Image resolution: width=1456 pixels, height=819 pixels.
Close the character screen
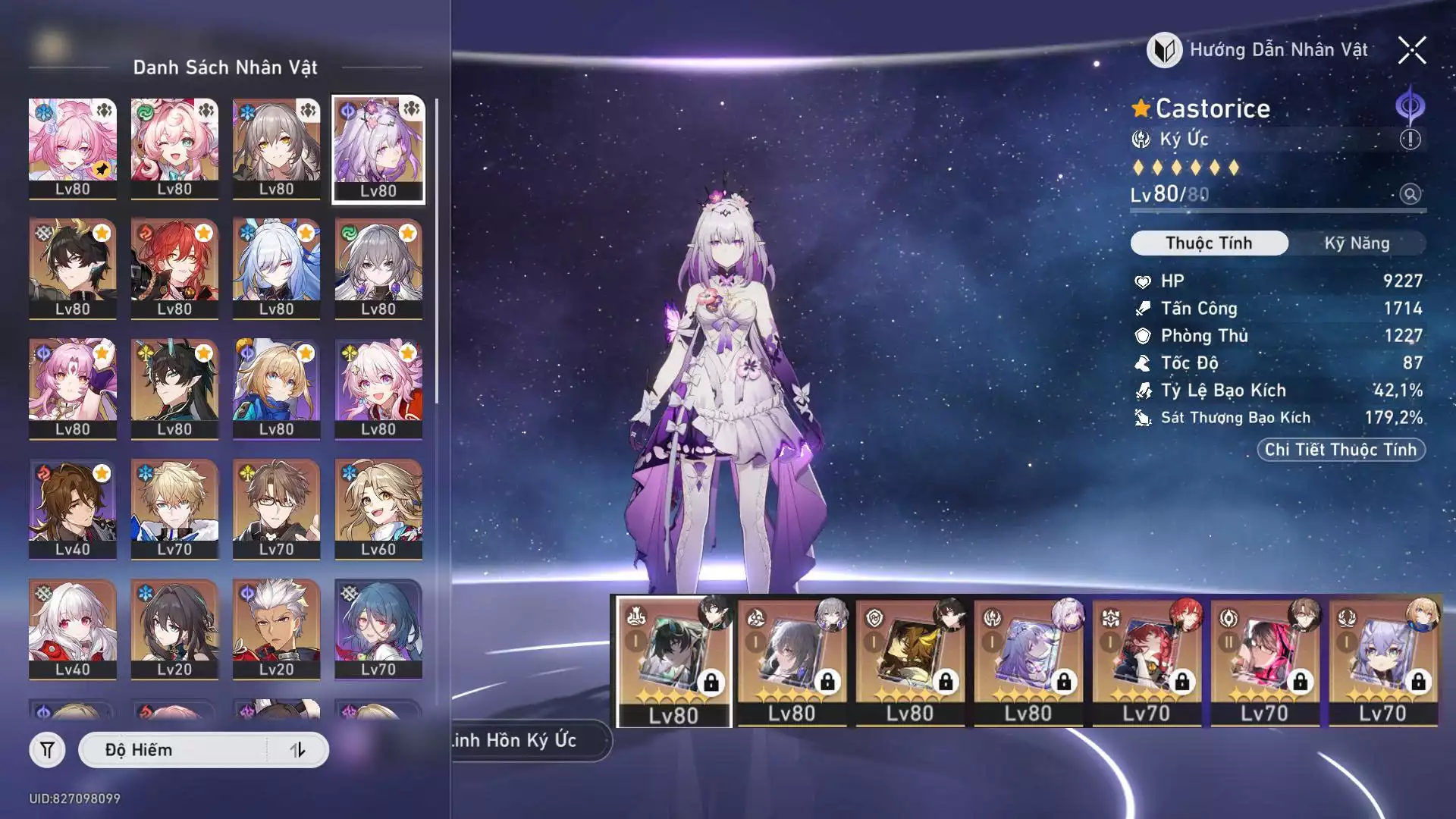click(1412, 51)
